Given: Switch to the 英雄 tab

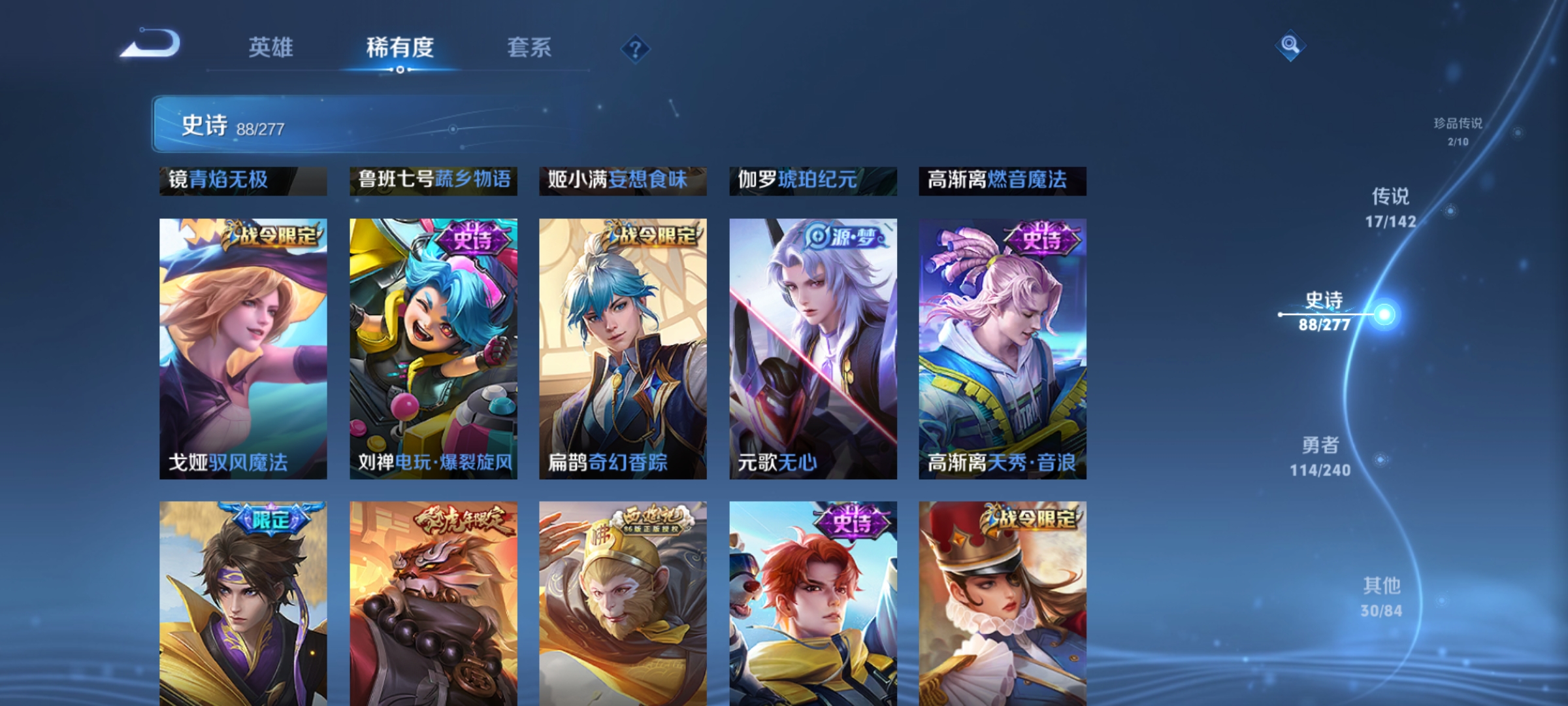Looking at the screenshot, I should 272,47.
